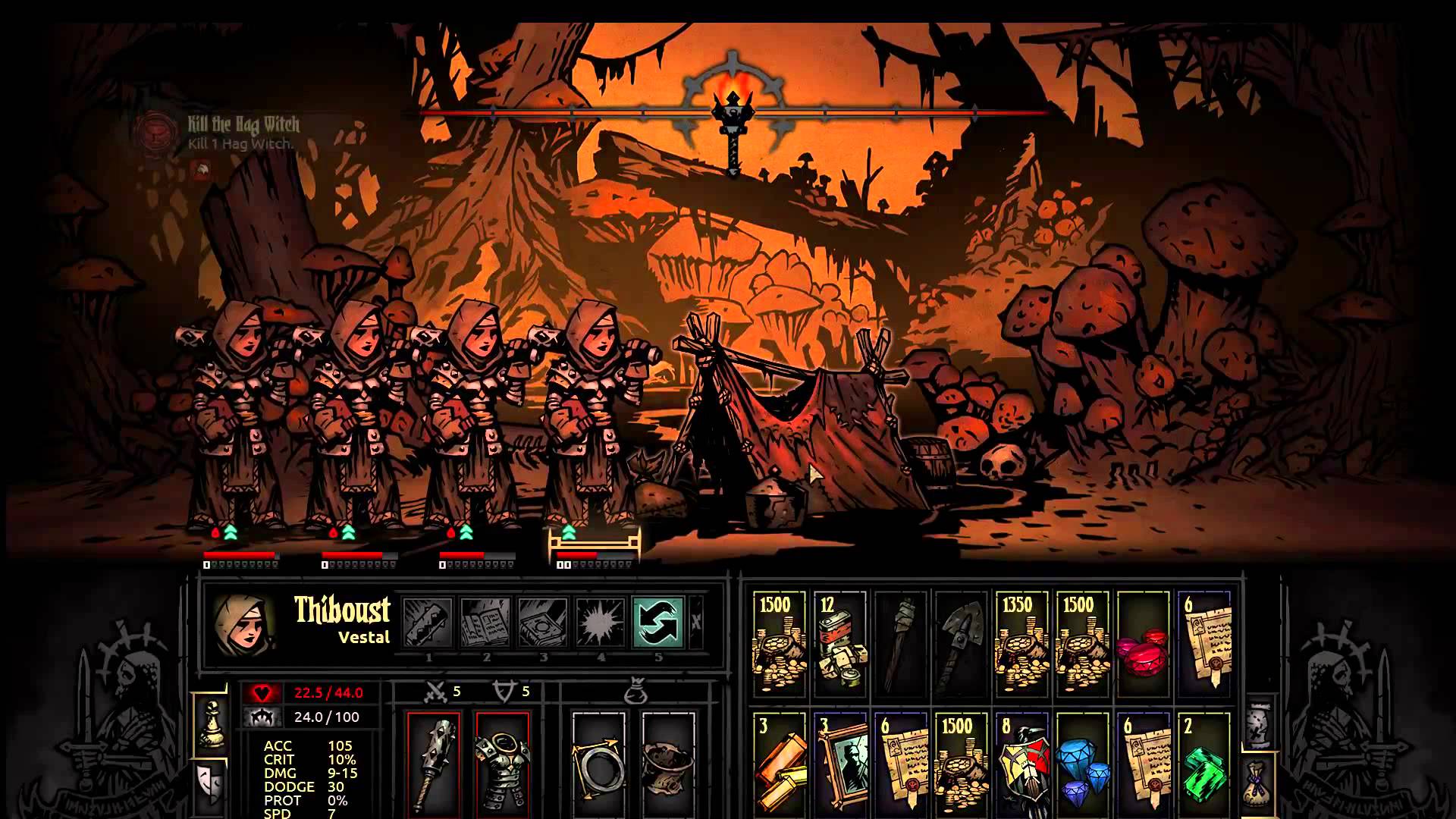Select the red rubies slot

pos(1143,645)
